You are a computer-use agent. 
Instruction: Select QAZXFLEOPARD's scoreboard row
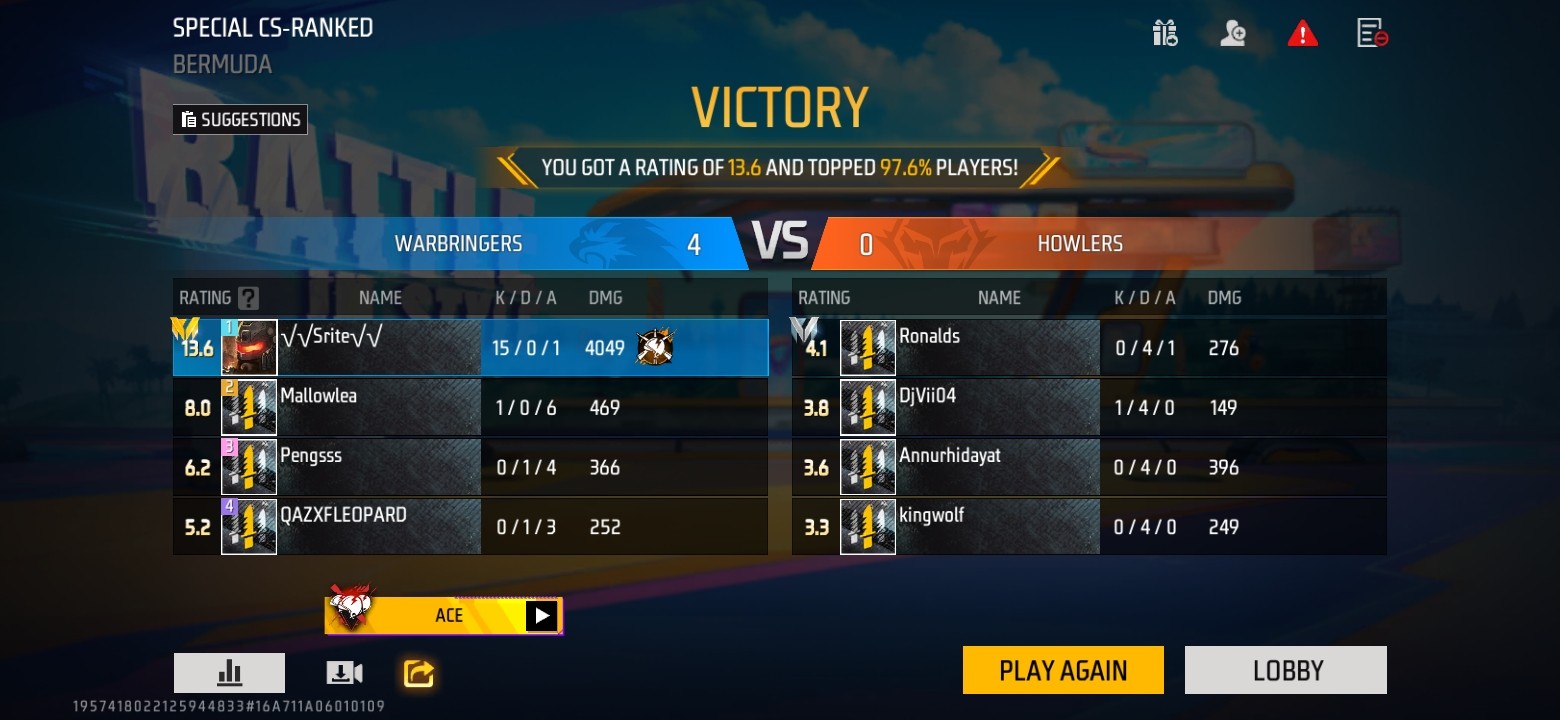pyautogui.click(x=470, y=526)
